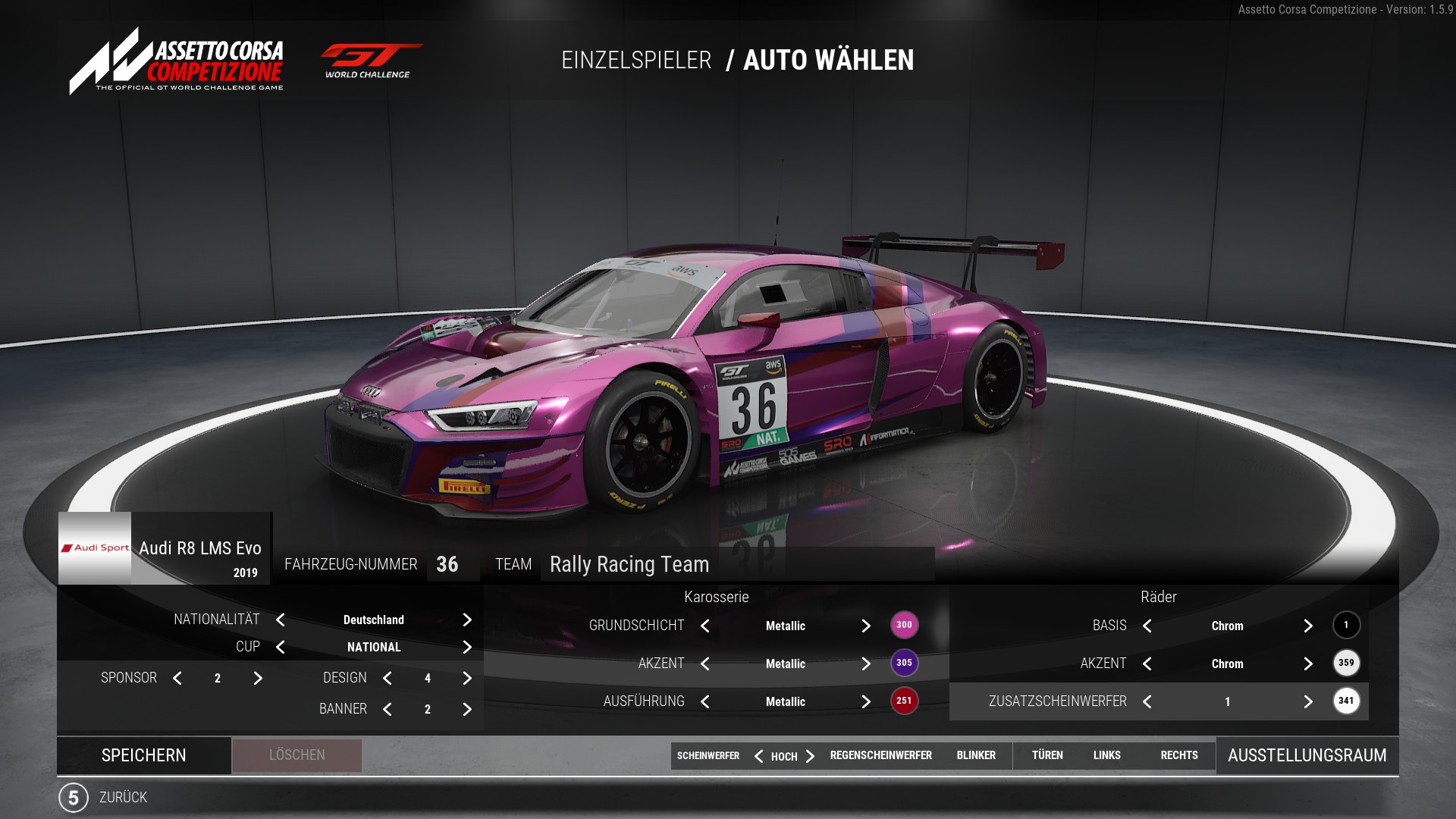Image resolution: width=1456 pixels, height=819 pixels.
Task: Open the wheel Basis color swatch 1
Action: click(1346, 625)
